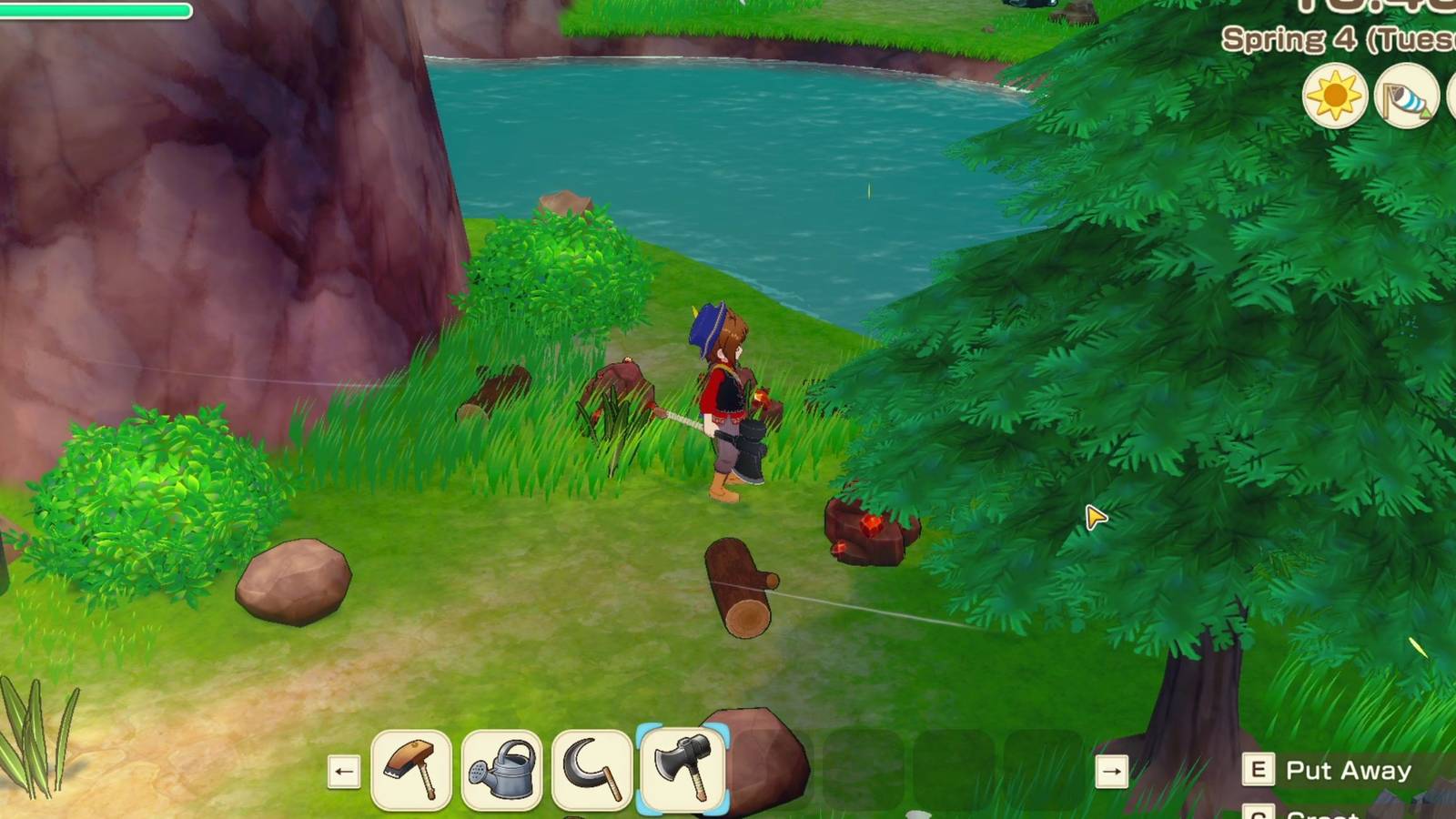The image size is (1456, 819).
Task: Click the windsock forecast icon
Action: click(x=1405, y=95)
